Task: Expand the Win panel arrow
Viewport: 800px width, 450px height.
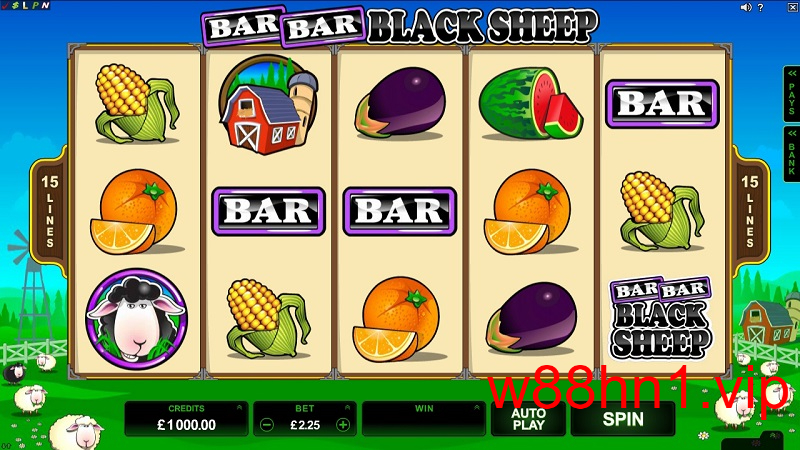Action: click(475, 408)
